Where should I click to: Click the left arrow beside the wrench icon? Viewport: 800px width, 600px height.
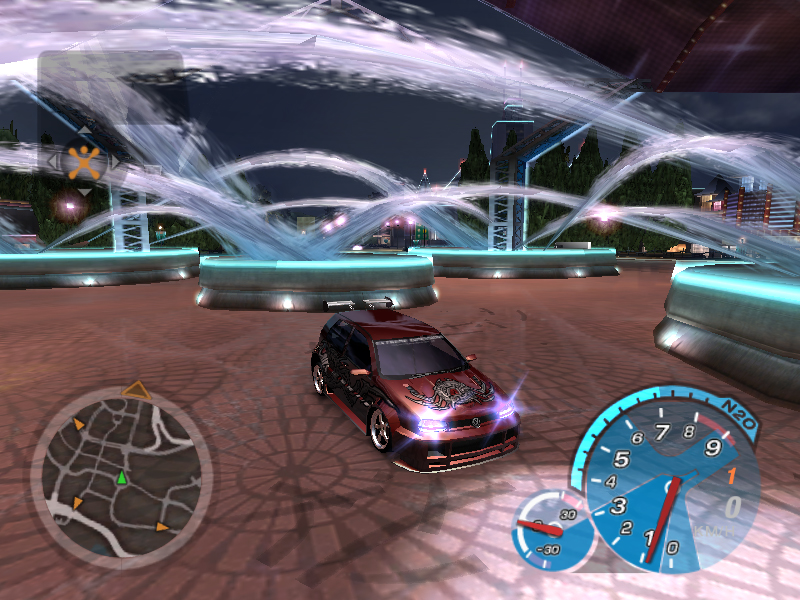click(53, 160)
